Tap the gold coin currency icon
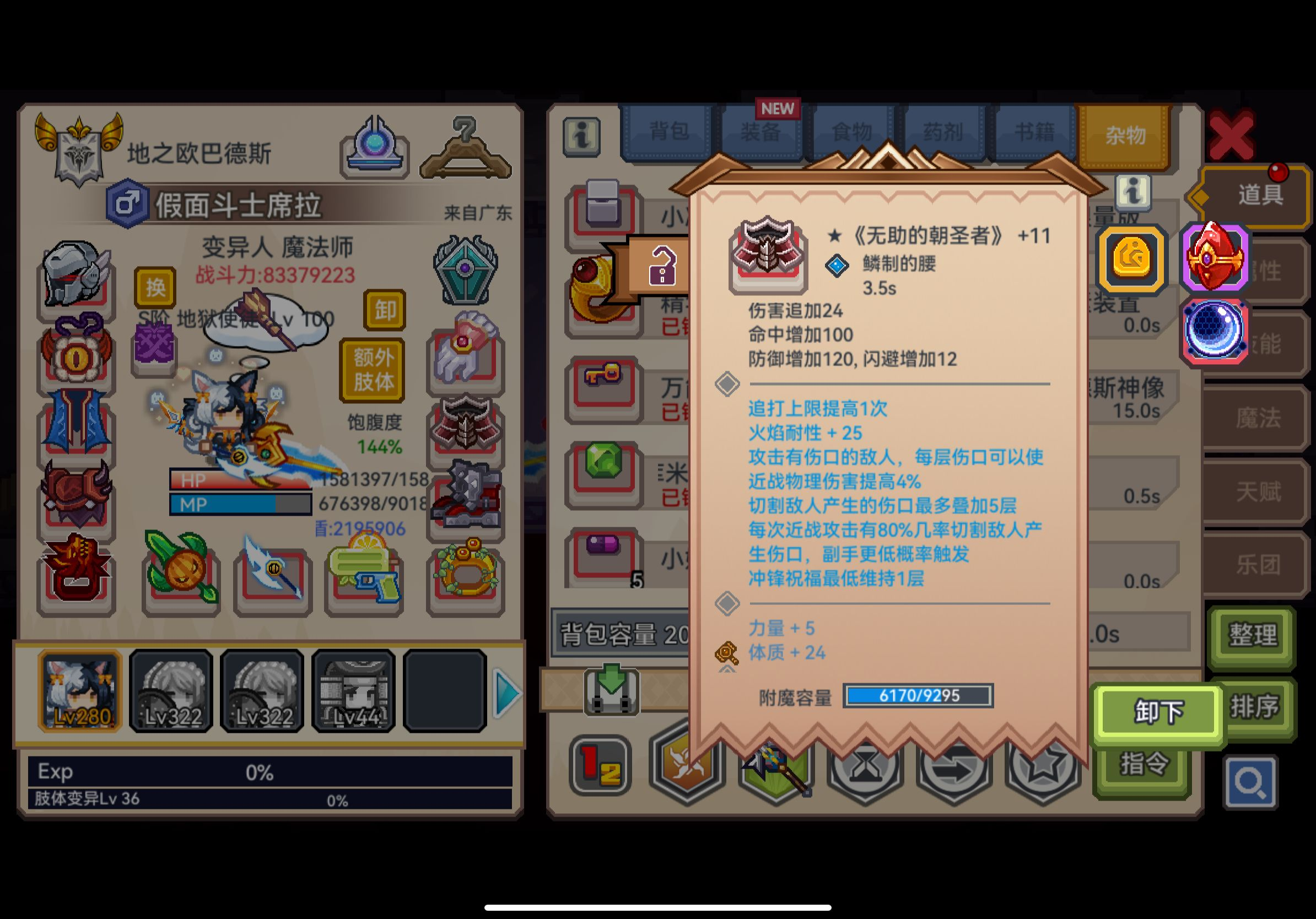The height and width of the screenshot is (919, 1316). (x=1131, y=260)
